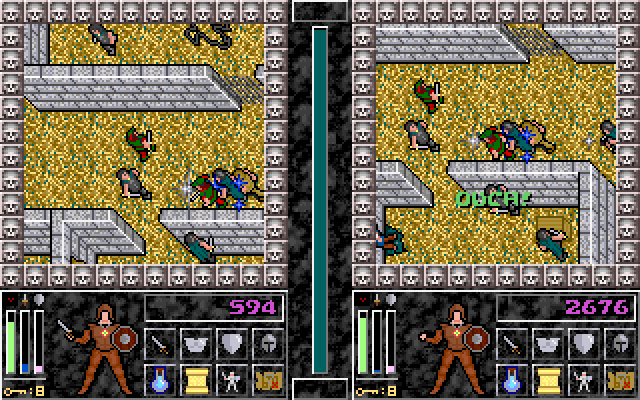640x400 pixels.
Task: Select the sword slot under the 2676 score
Action: [x=511, y=344]
